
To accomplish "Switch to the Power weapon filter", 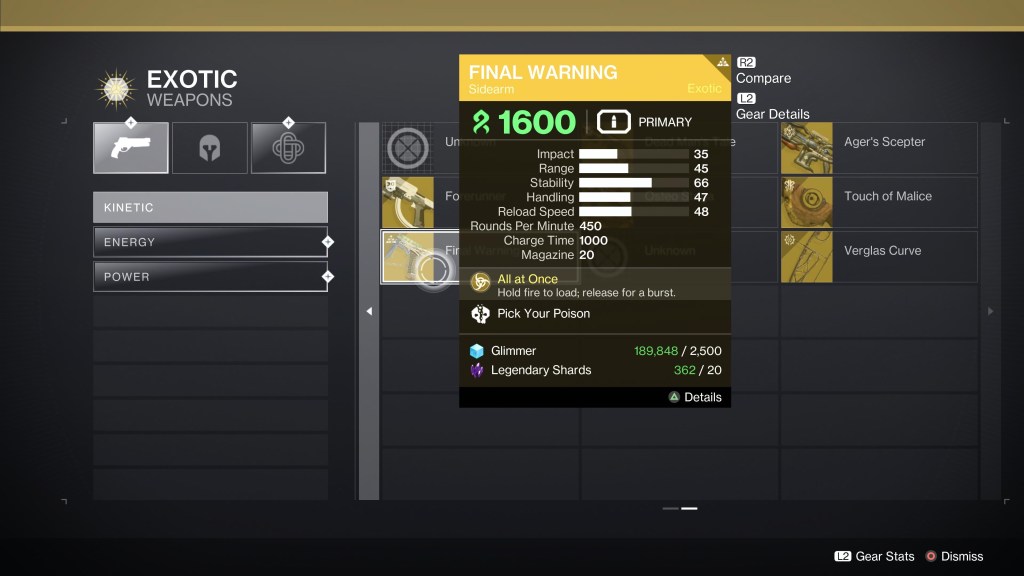I will click(x=210, y=277).
